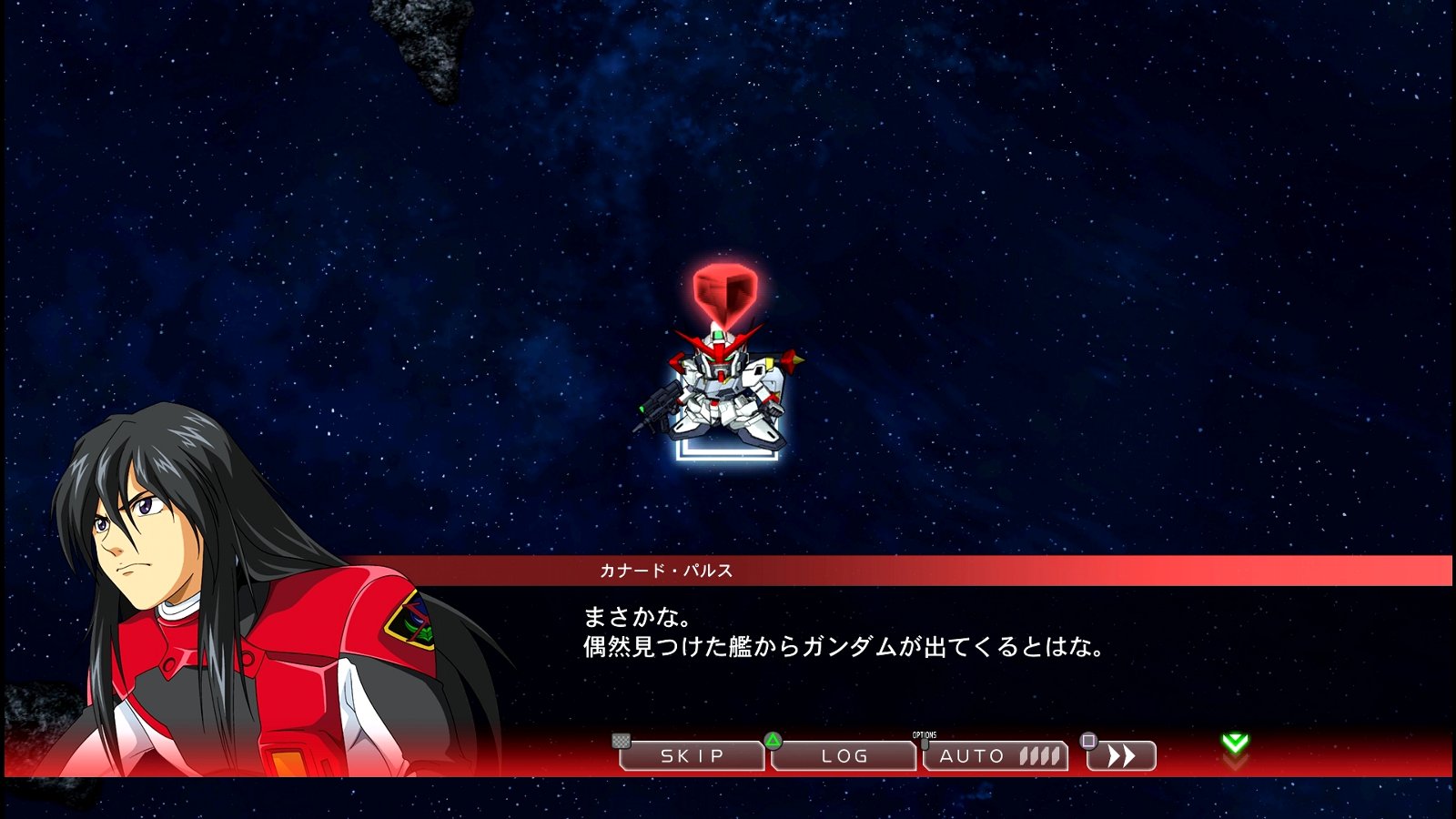Click the square button icon beside fast-forward
The width and height of the screenshot is (1456, 819).
(1089, 743)
